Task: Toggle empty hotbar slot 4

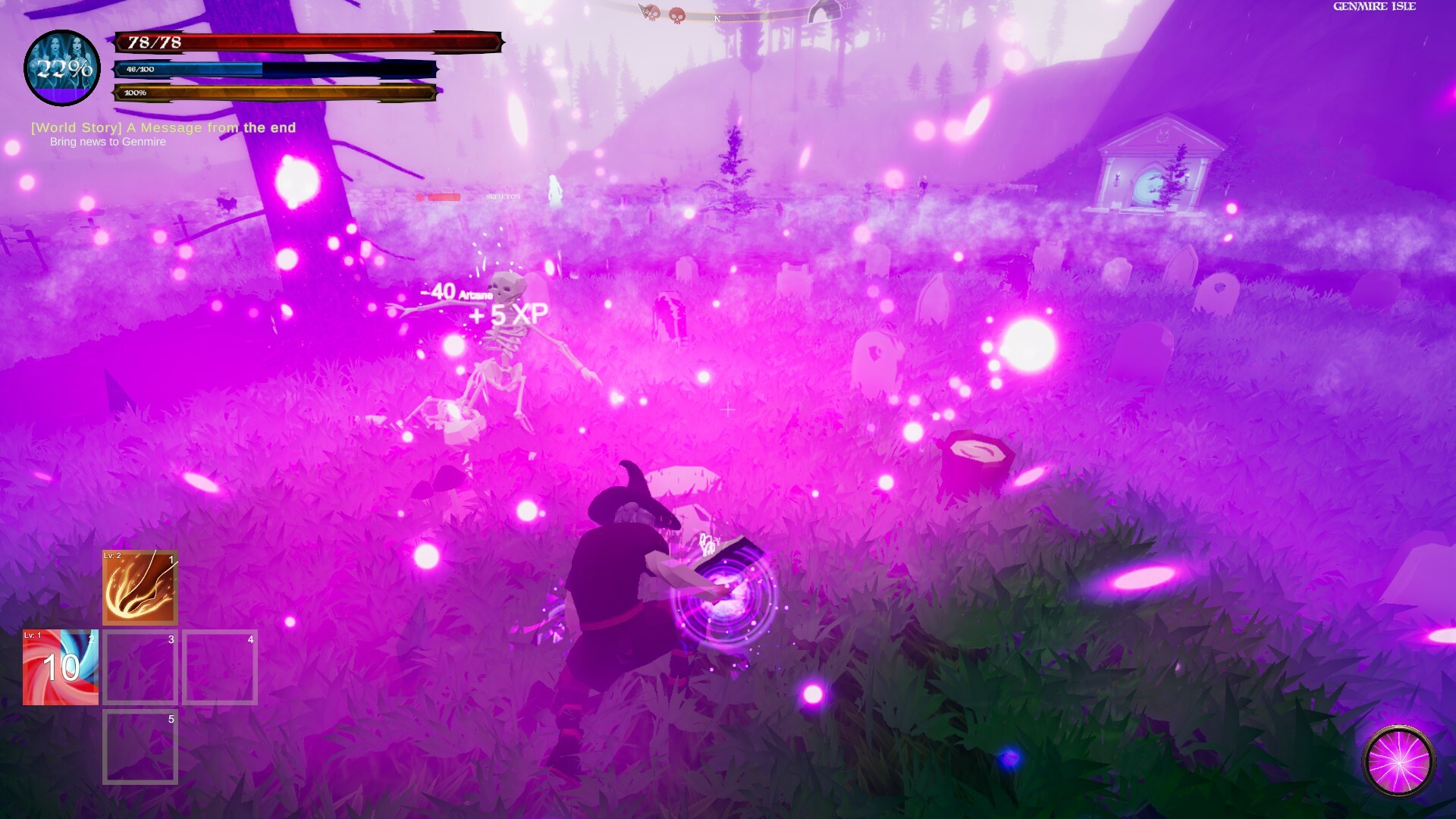Action: [219, 667]
